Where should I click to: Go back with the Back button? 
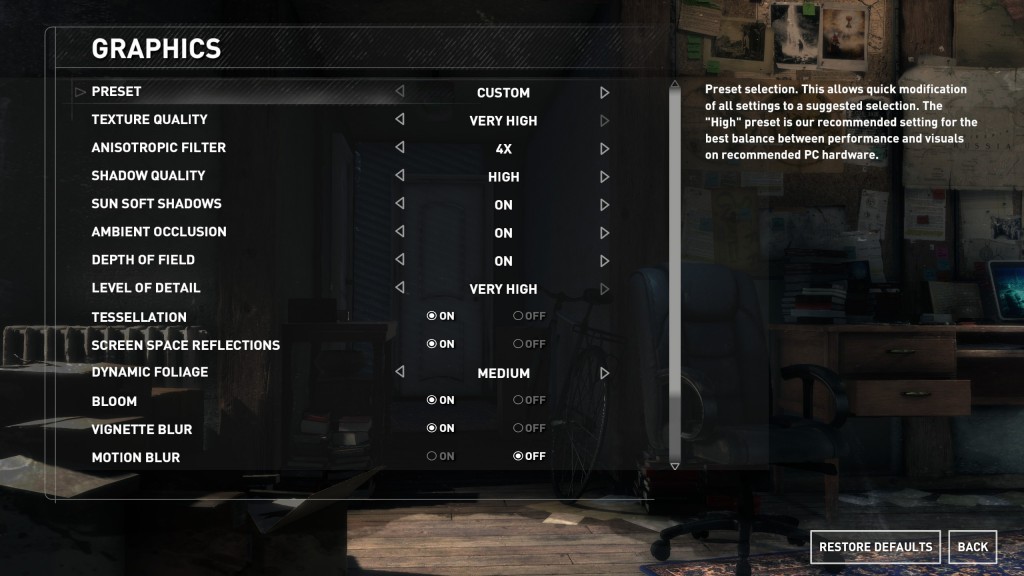click(x=972, y=547)
